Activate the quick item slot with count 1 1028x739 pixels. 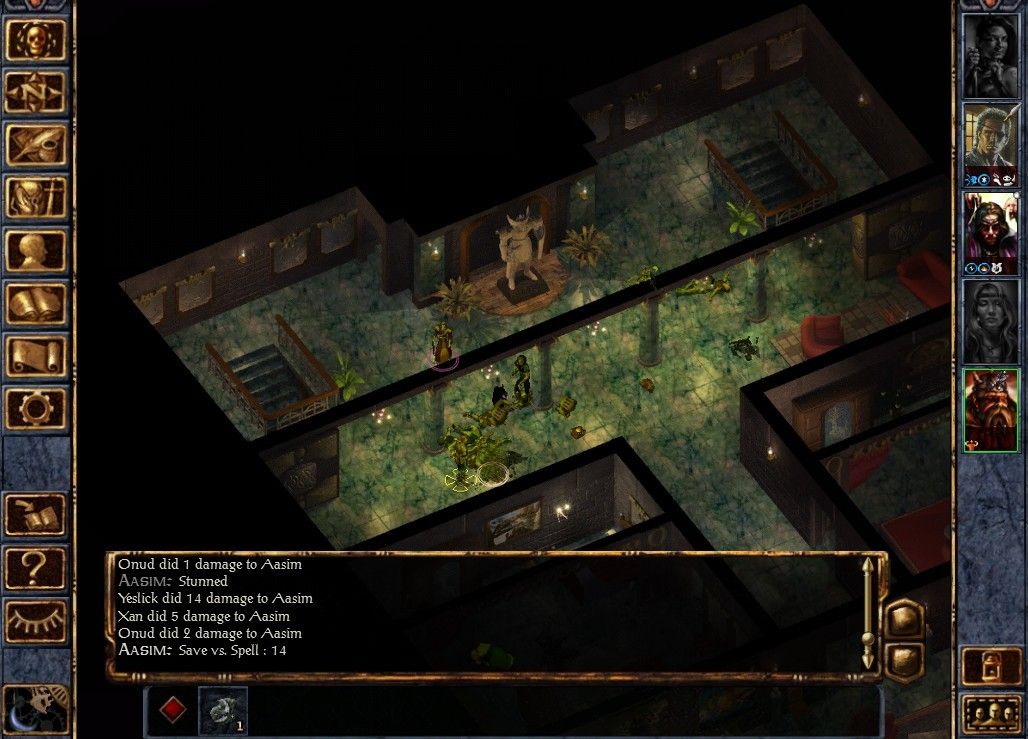pos(222,709)
